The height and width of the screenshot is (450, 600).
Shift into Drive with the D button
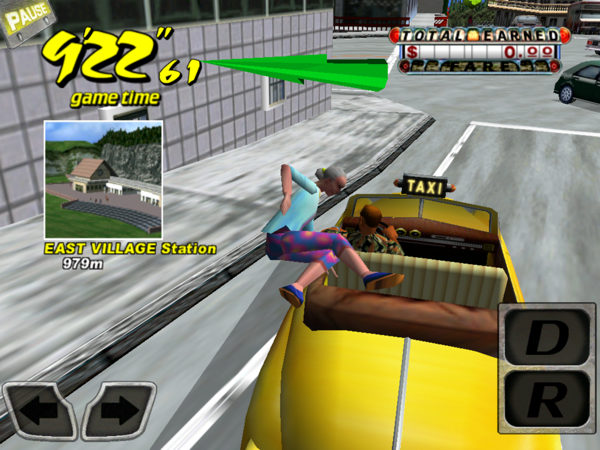(x=546, y=339)
